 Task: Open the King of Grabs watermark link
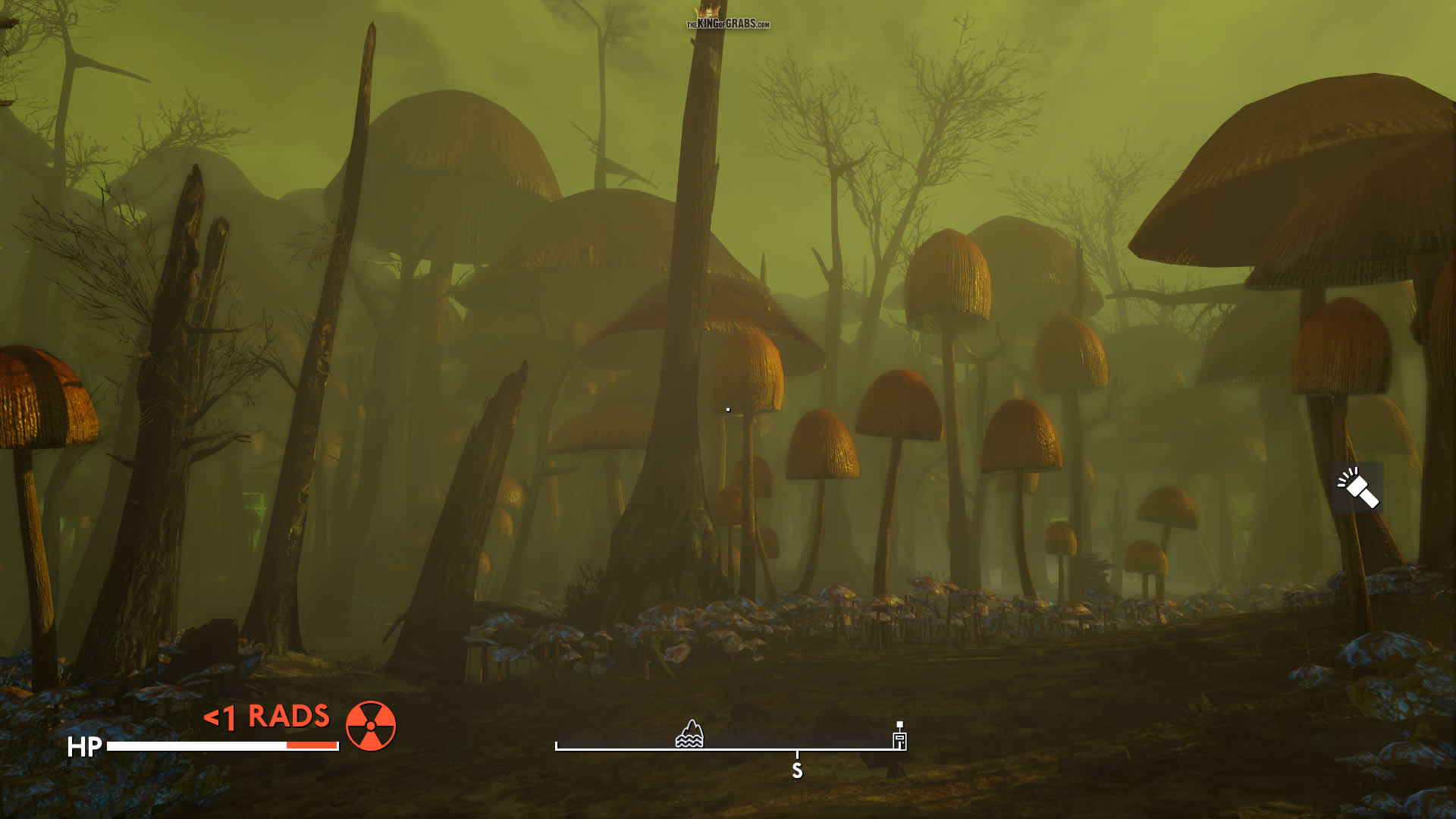(728, 23)
